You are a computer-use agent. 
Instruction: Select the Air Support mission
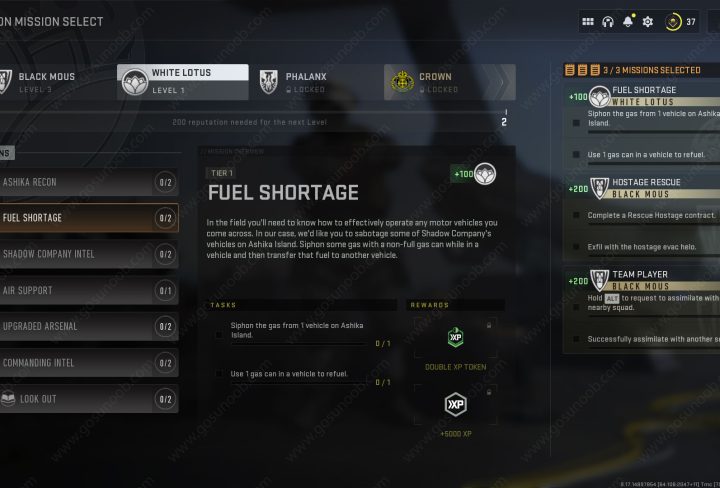88,290
